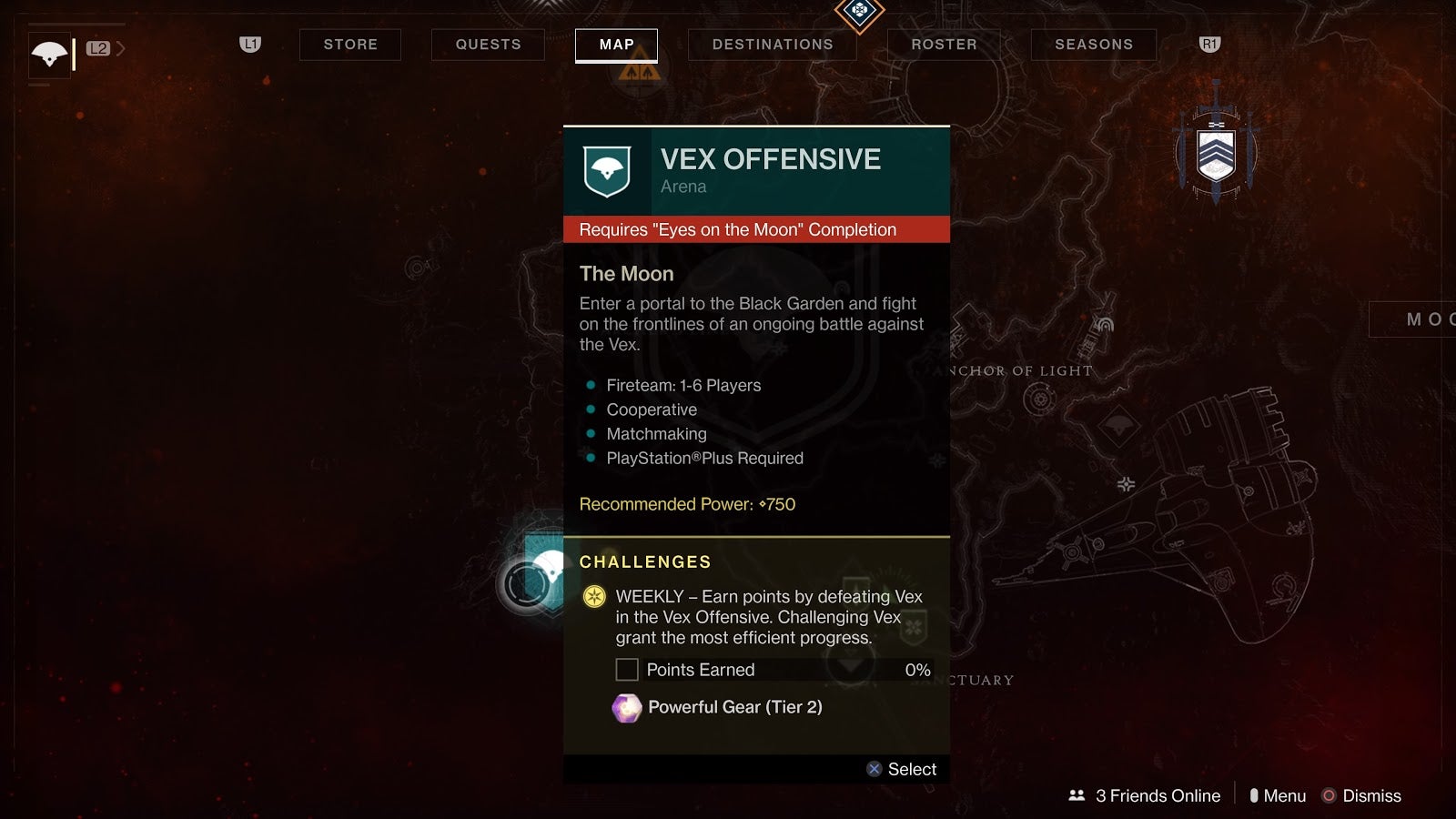Choose the Anchor of Light map marker
Viewport: 1456px width, 819px height.
[1039, 398]
